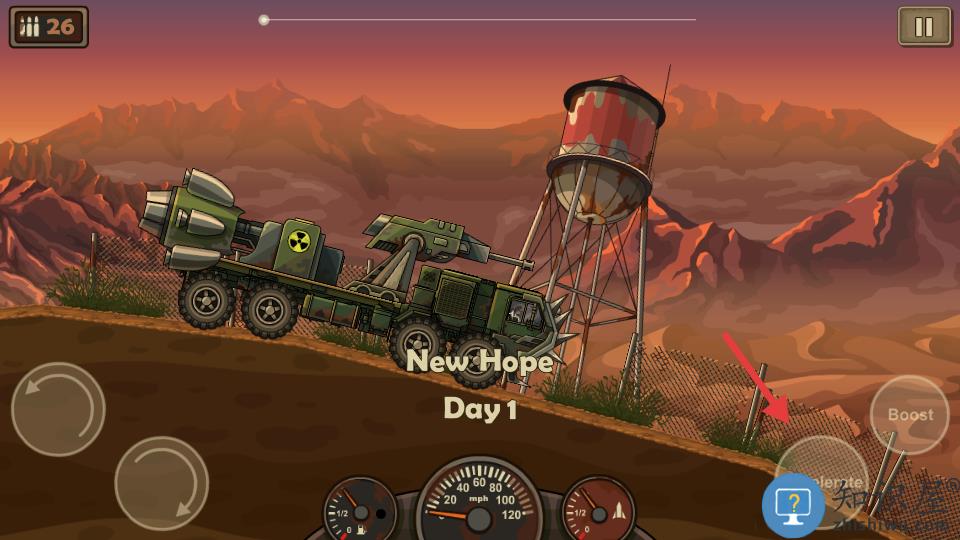Open the blue question-mark monitor overlay icon
The height and width of the screenshot is (540, 960).
click(x=794, y=506)
